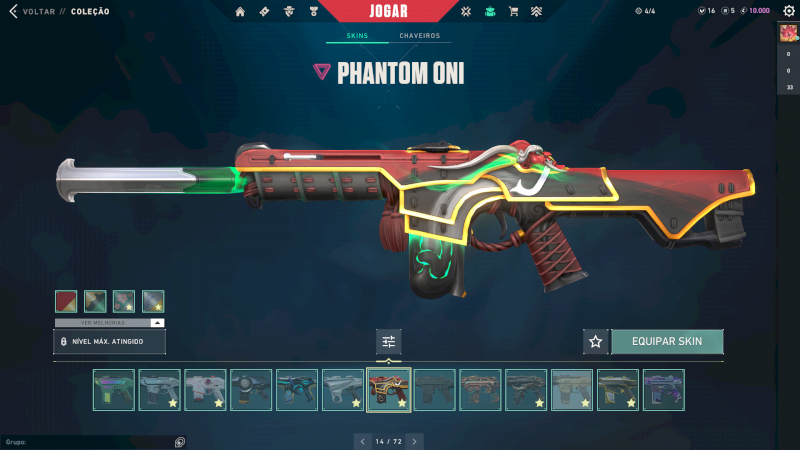Go back with the Voltar arrow

pos(13,12)
